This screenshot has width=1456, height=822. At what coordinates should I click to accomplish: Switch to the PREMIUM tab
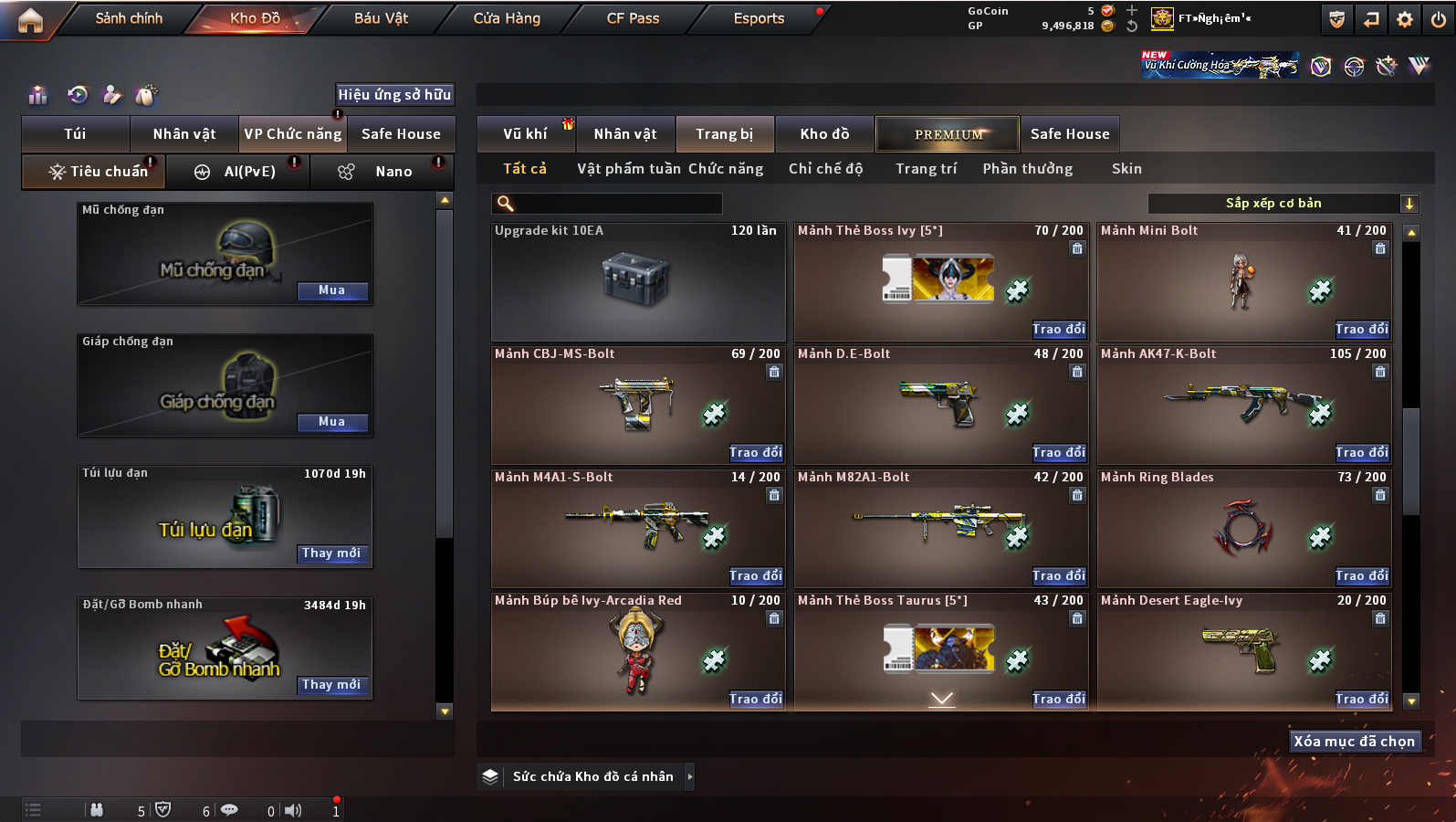pyautogui.click(x=948, y=134)
